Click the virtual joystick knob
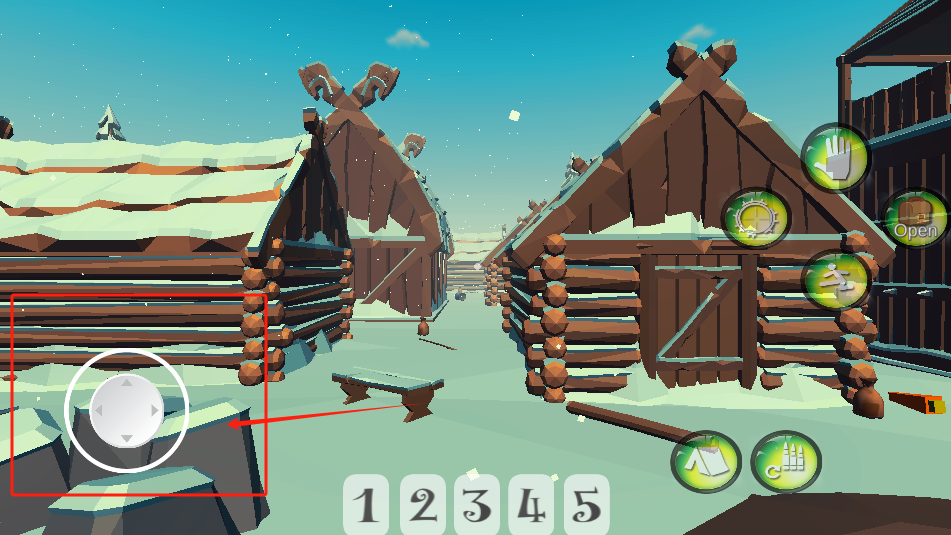Image resolution: width=951 pixels, height=535 pixels. click(x=126, y=410)
